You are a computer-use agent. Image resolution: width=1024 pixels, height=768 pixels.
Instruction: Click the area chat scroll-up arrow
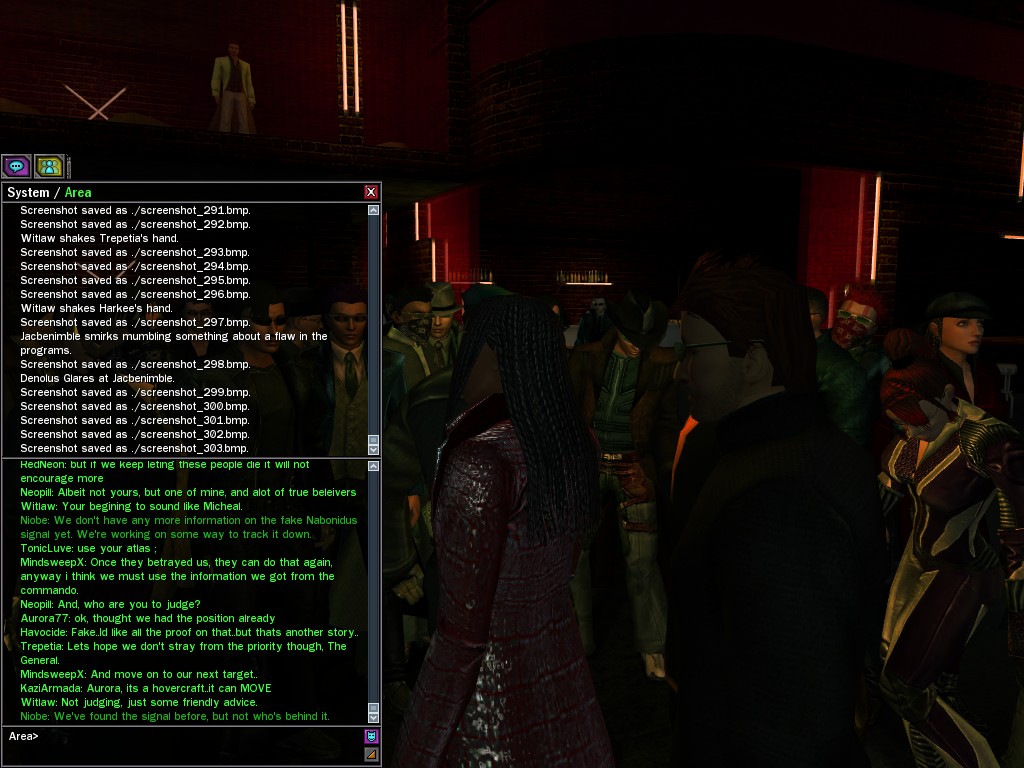click(373, 467)
